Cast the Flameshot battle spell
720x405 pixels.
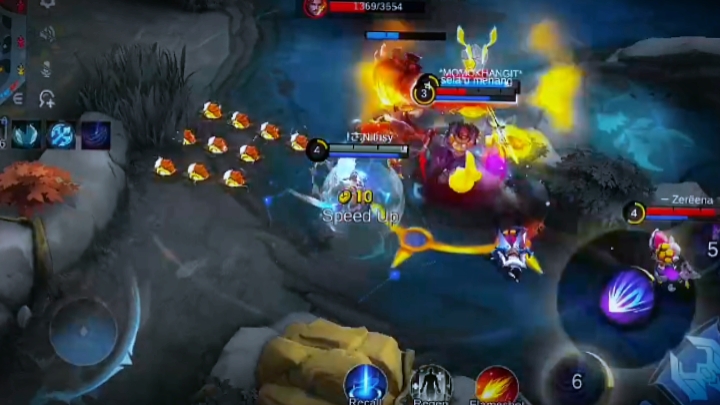pos(496,385)
